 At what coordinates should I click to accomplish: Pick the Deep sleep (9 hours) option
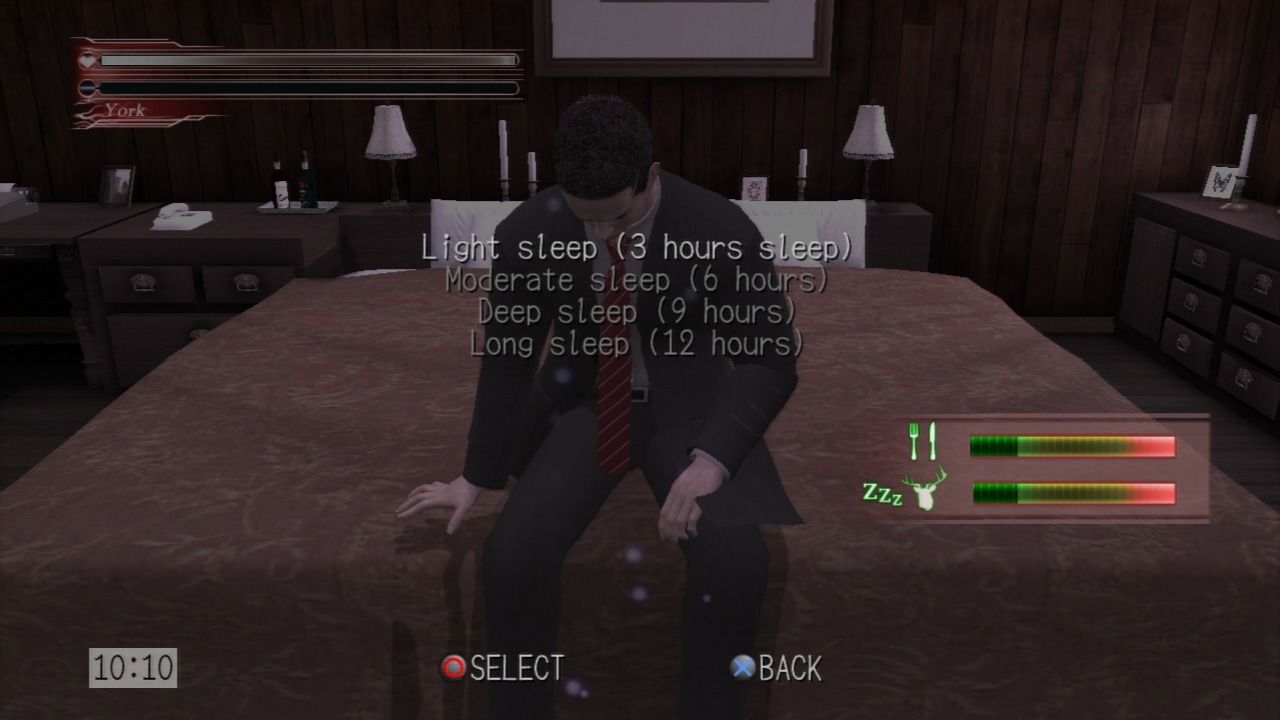(x=637, y=312)
